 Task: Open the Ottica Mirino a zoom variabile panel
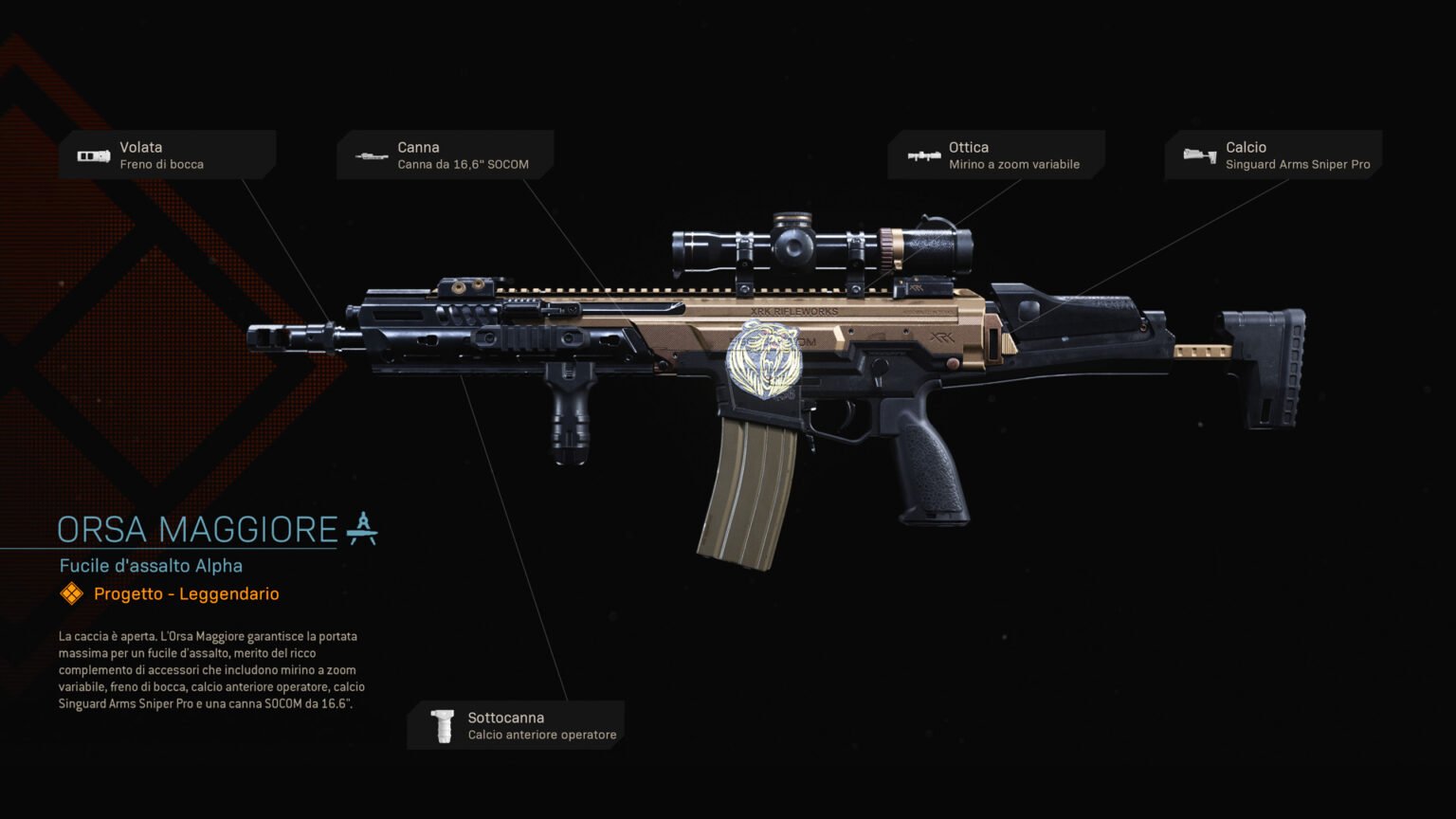point(996,155)
